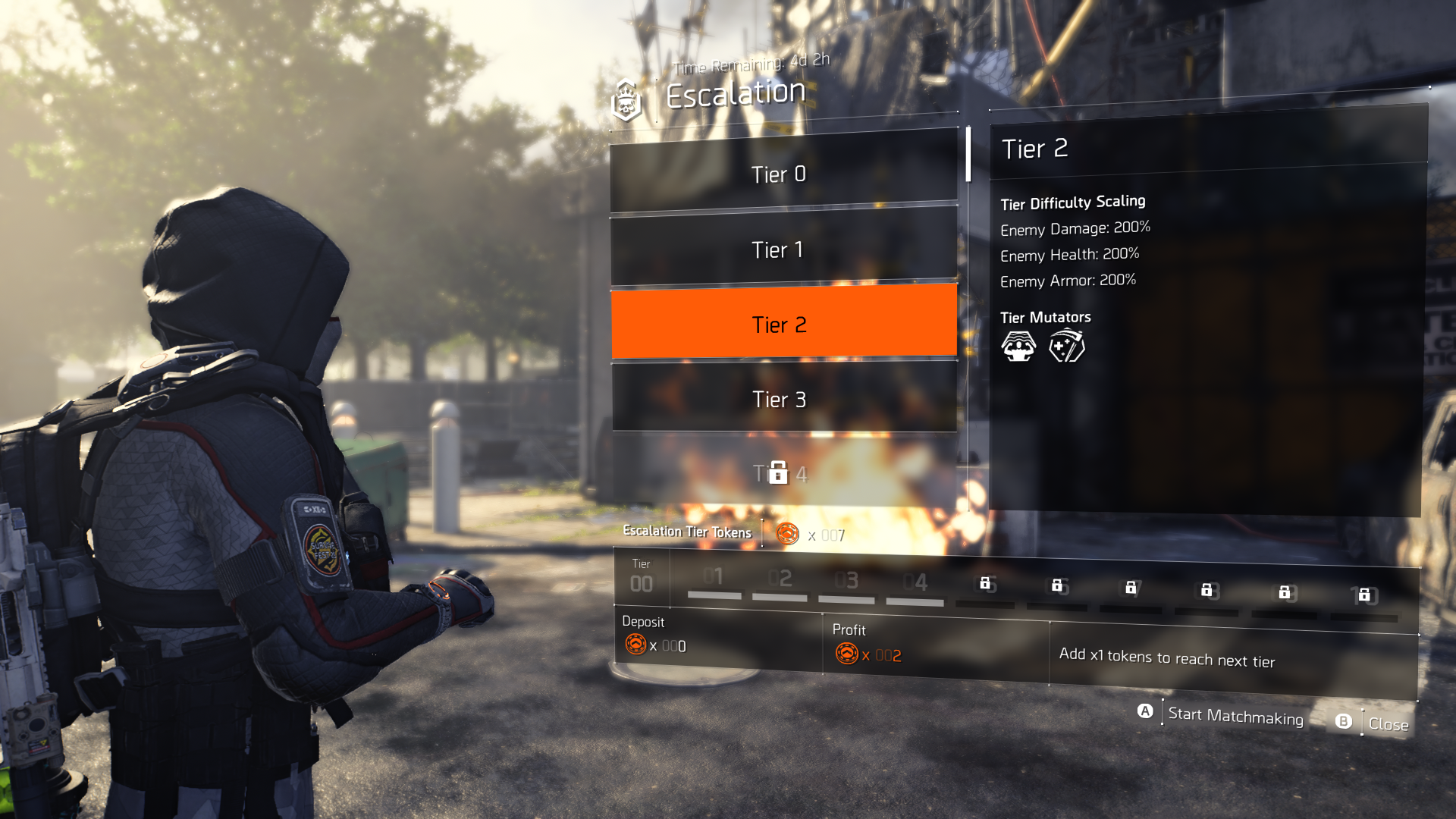Click tier 00 at the track start
This screenshot has height=819, width=1456.
[x=641, y=583]
